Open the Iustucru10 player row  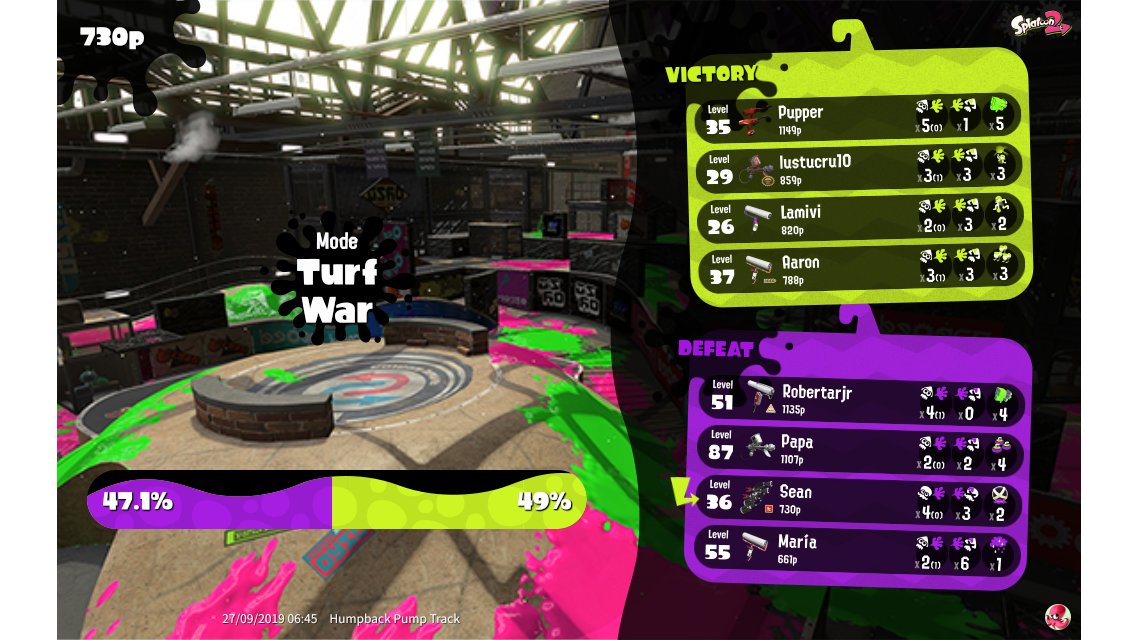pos(858,167)
